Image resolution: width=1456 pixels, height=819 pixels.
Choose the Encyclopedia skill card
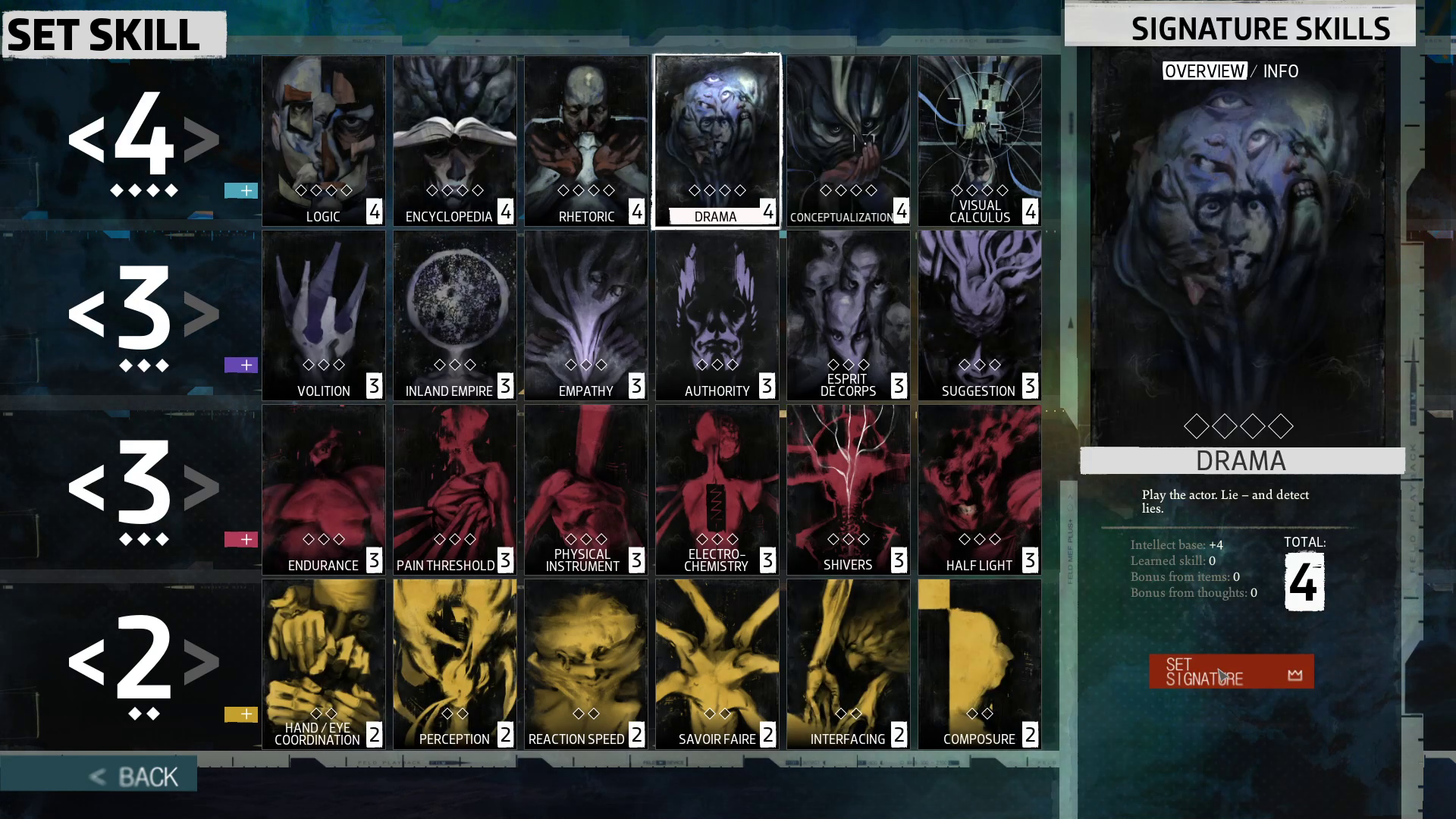(455, 141)
